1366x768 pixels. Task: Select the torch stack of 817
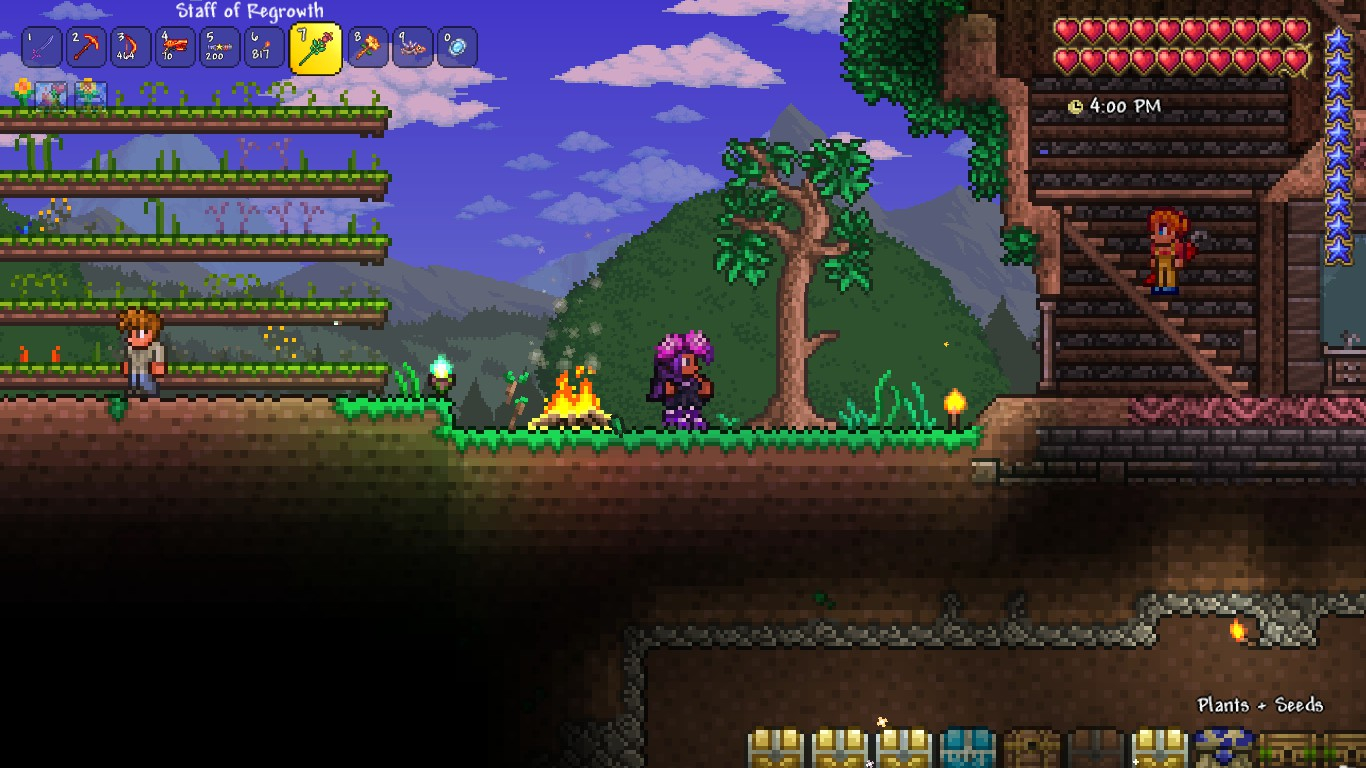(262, 47)
